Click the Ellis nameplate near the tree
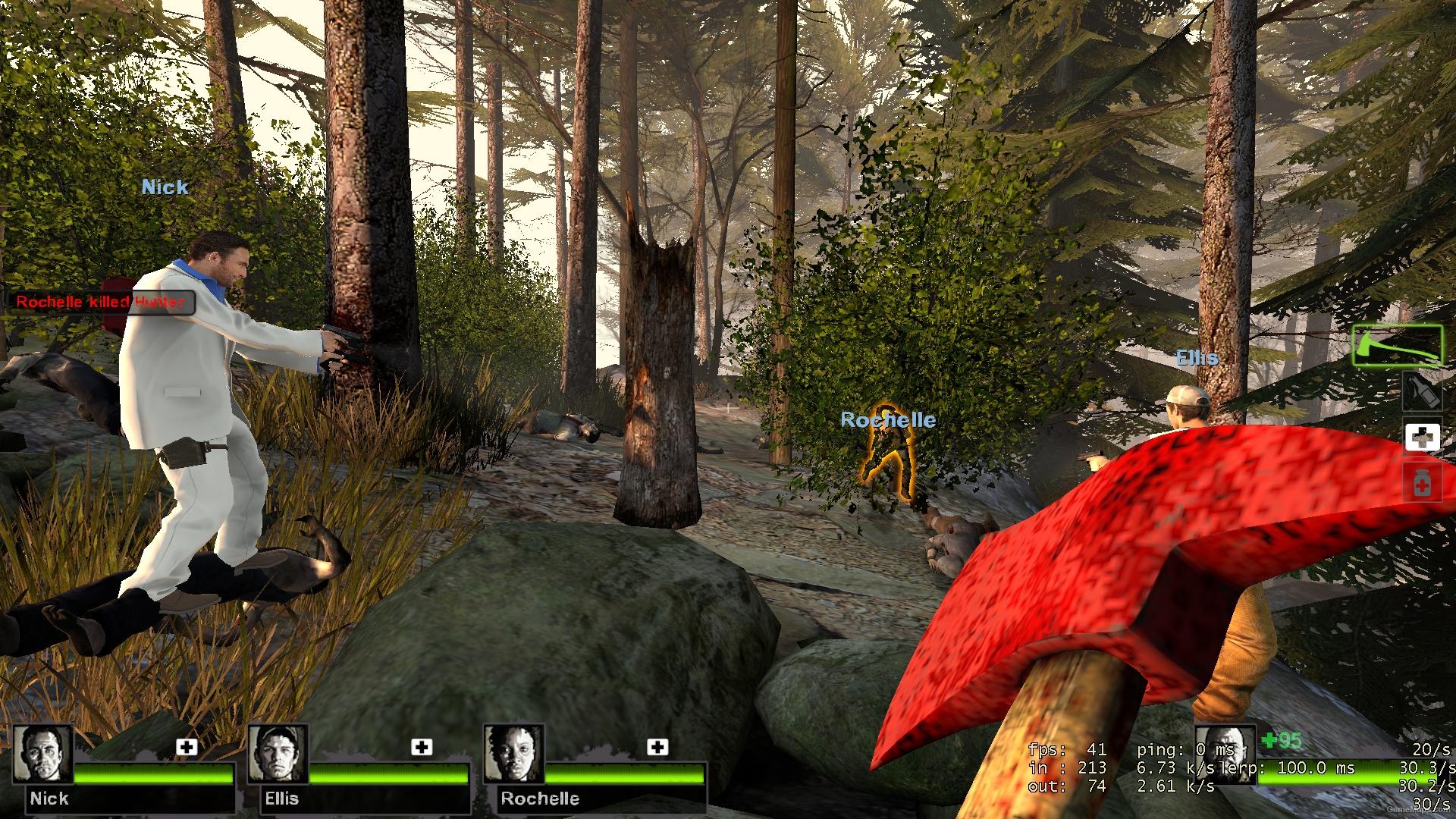The image size is (1456, 819). (x=1197, y=358)
